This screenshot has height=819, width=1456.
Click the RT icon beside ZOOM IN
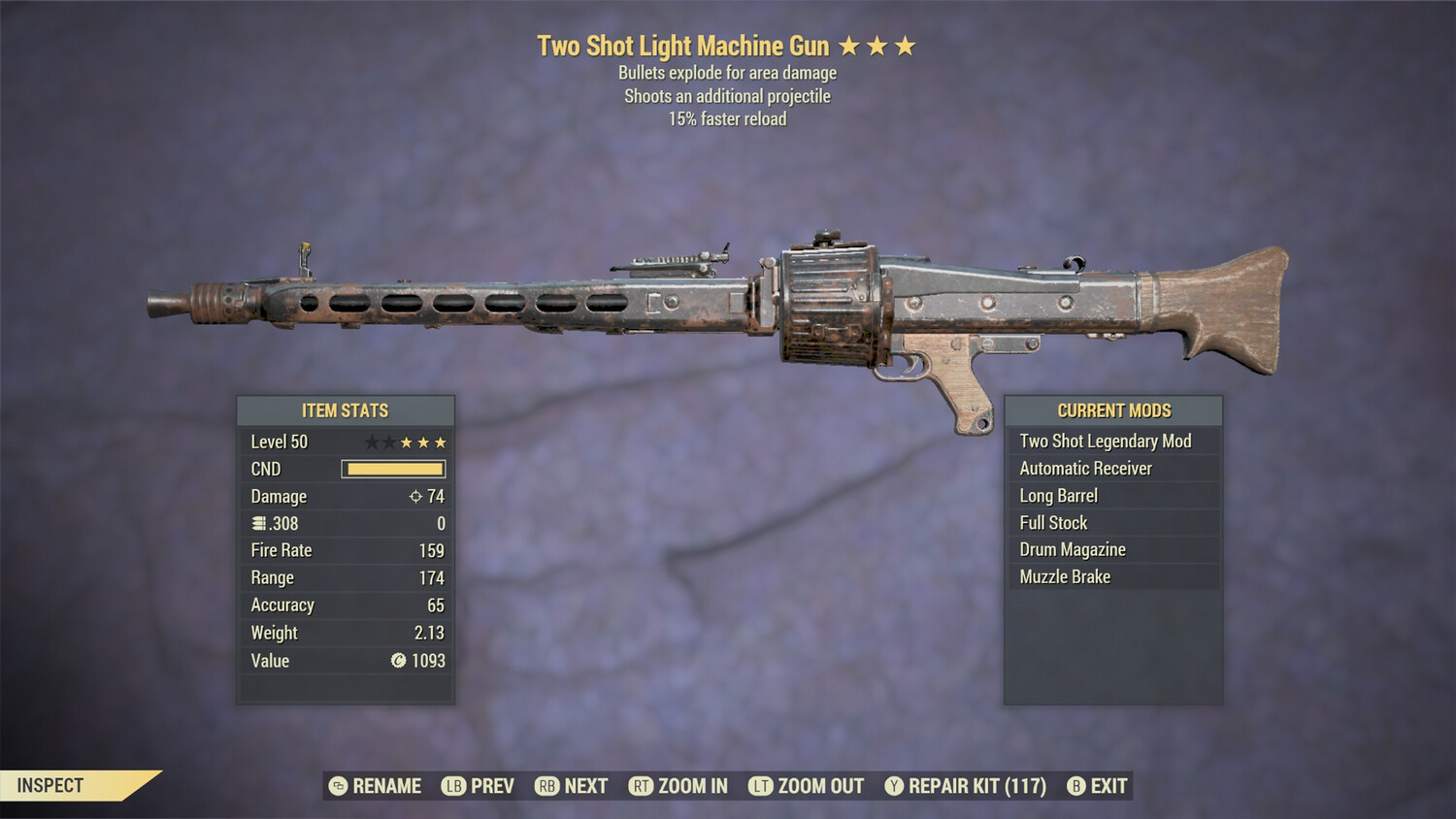(642, 786)
